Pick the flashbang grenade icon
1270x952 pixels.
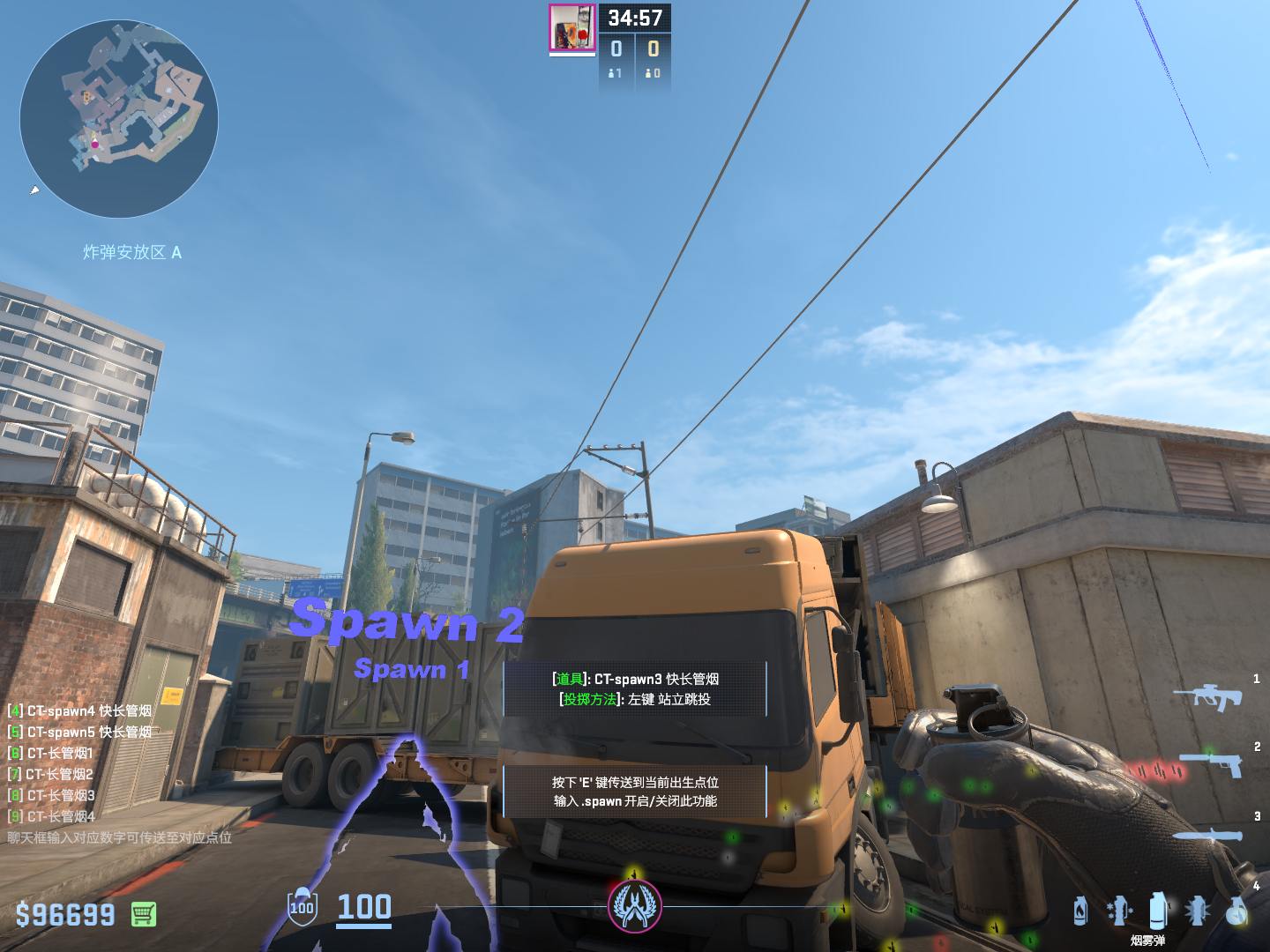click(1197, 911)
